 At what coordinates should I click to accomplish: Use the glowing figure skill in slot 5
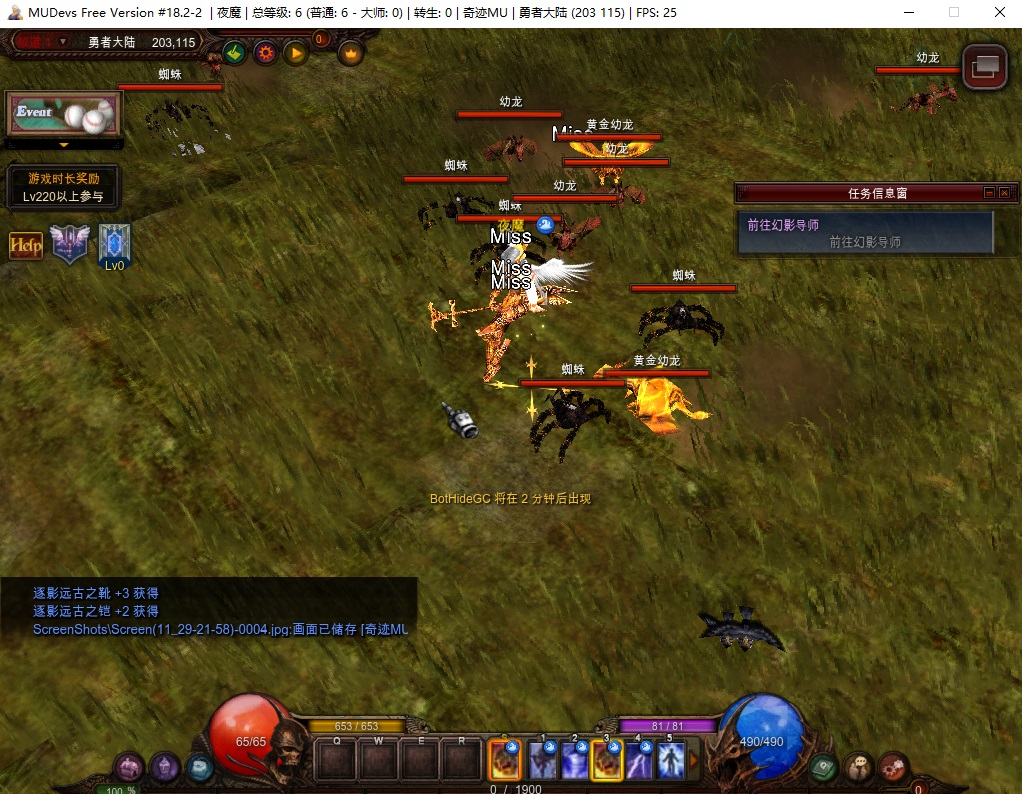click(670, 762)
